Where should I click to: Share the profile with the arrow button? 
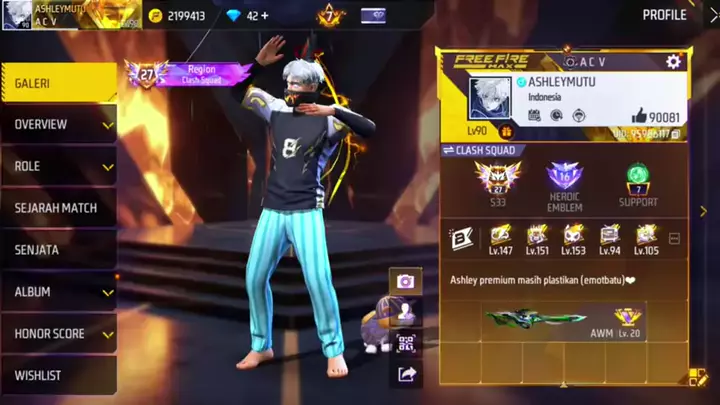pos(405,374)
